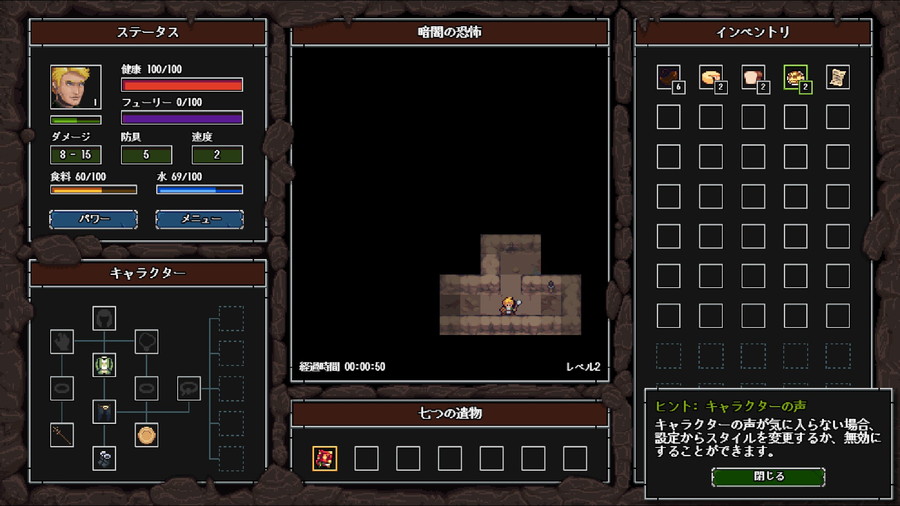Screen dimensions: 900x506
Task: Click the empty helmet equipment slot
Action: coord(104,318)
